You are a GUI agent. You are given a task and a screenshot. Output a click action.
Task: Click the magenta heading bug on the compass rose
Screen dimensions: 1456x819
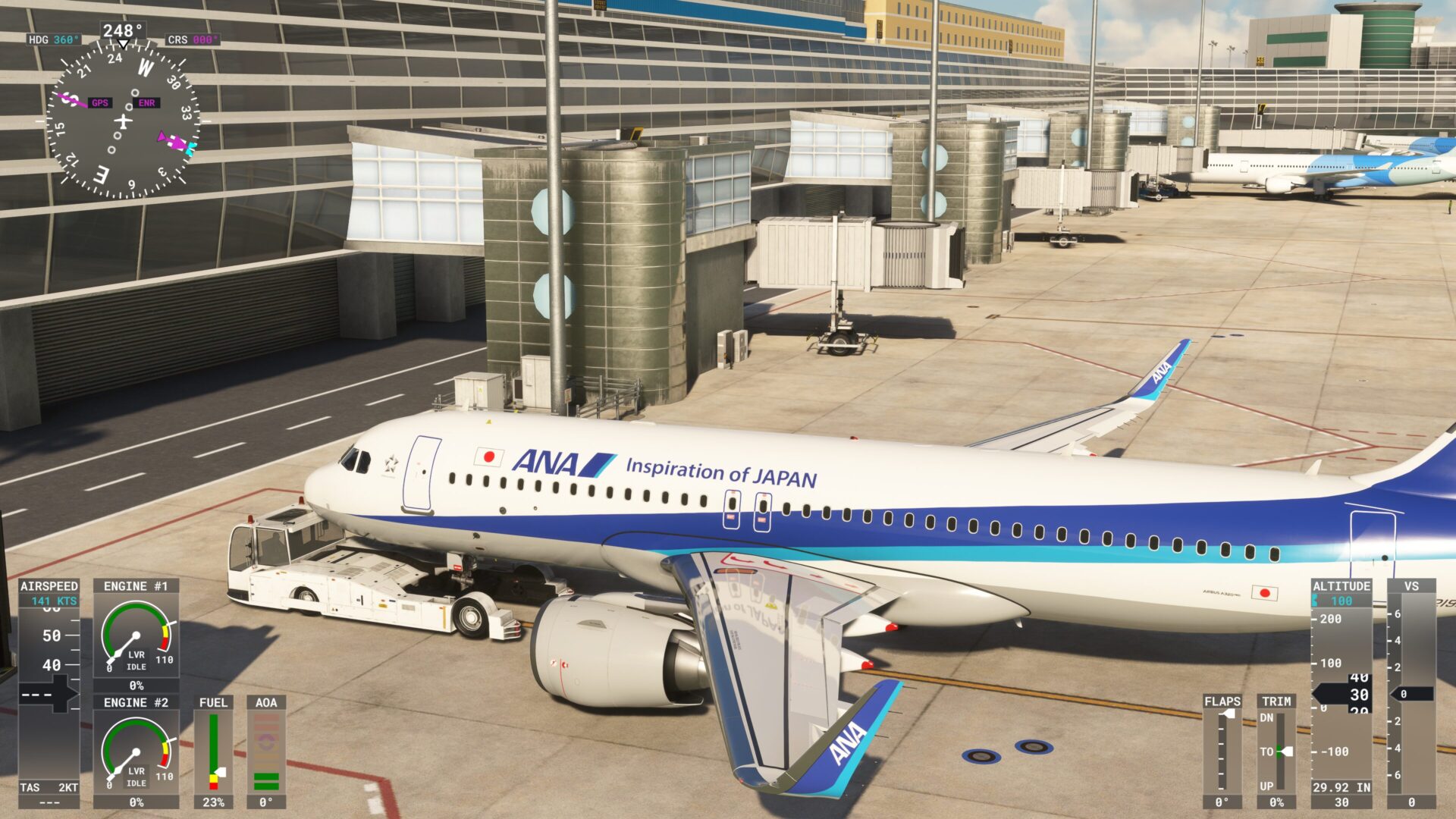pyautogui.click(x=178, y=140)
